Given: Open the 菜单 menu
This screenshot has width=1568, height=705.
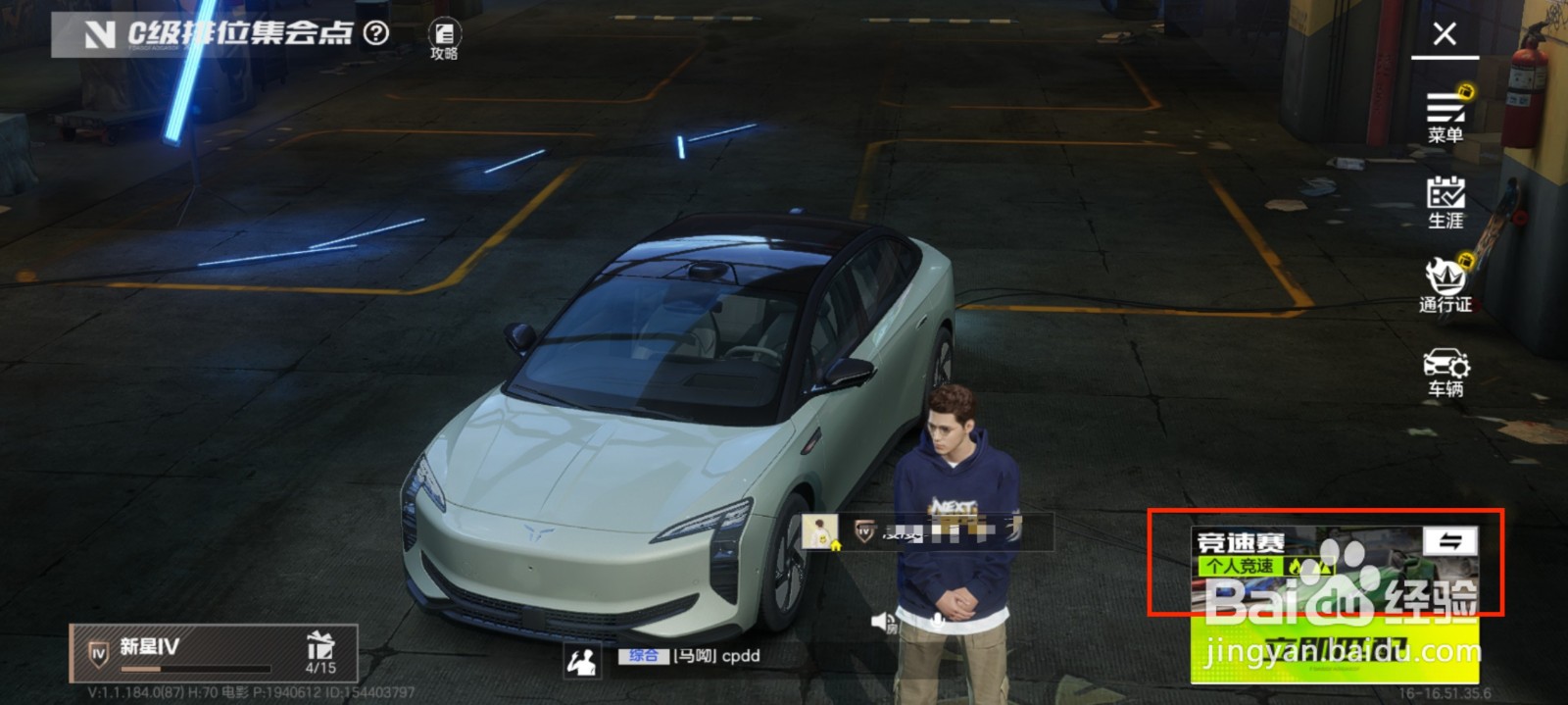Looking at the screenshot, I should click(1445, 116).
